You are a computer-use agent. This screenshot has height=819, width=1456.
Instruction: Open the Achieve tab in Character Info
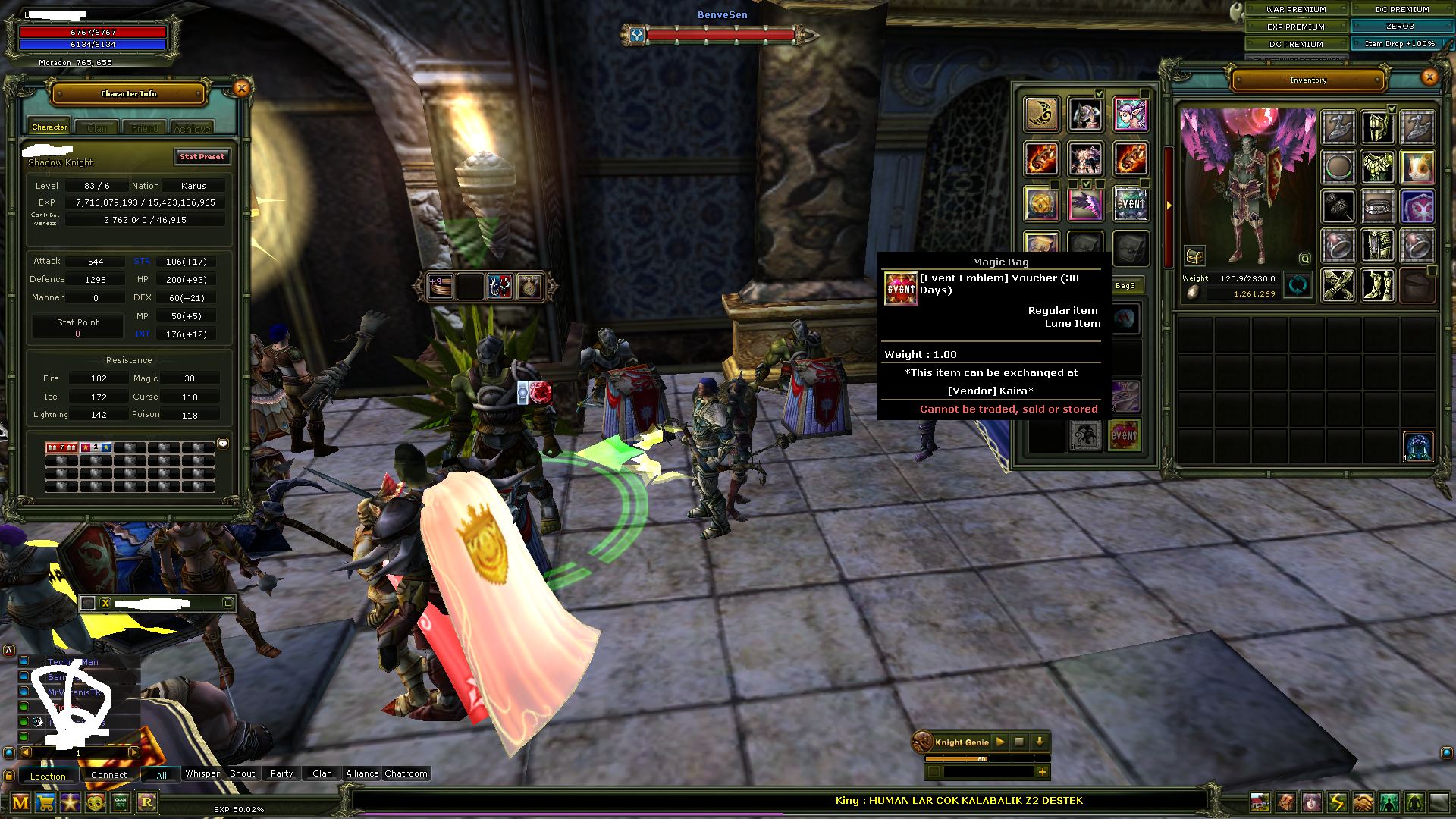pyautogui.click(x=192, y=128)
